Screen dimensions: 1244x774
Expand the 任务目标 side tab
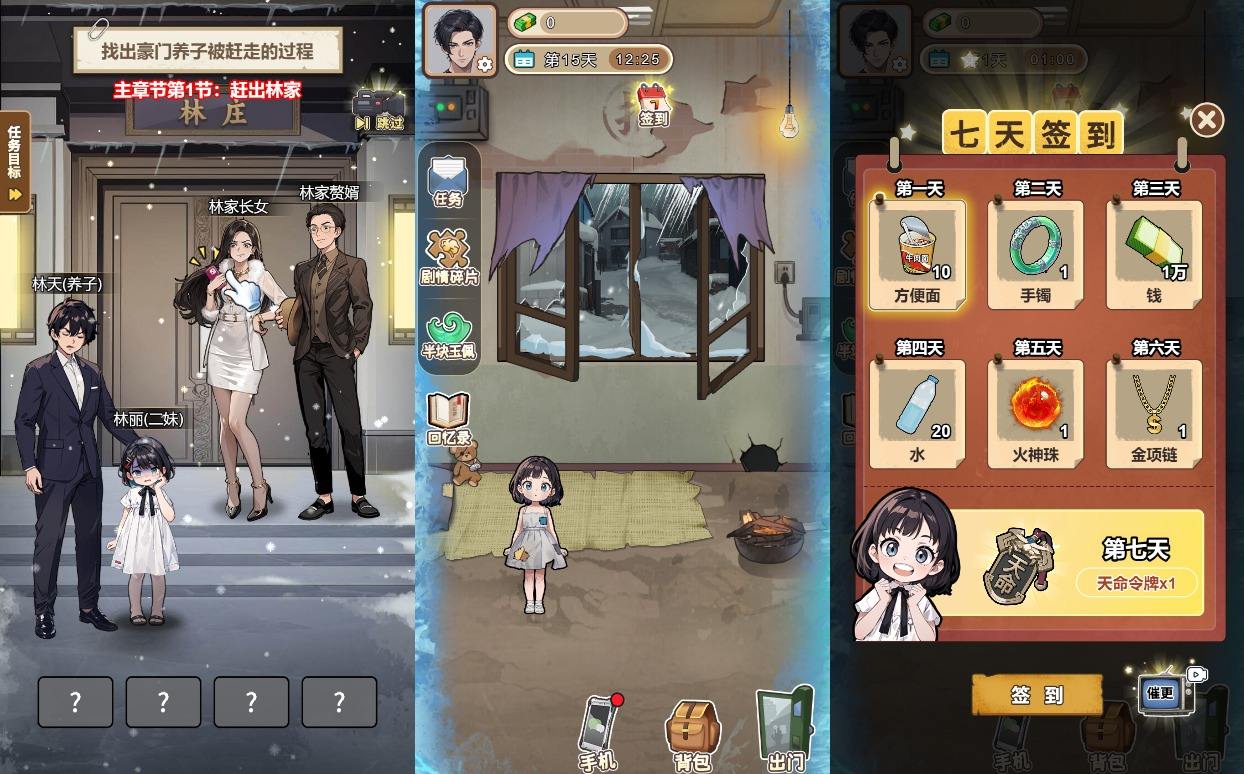[x=15, y=160]
